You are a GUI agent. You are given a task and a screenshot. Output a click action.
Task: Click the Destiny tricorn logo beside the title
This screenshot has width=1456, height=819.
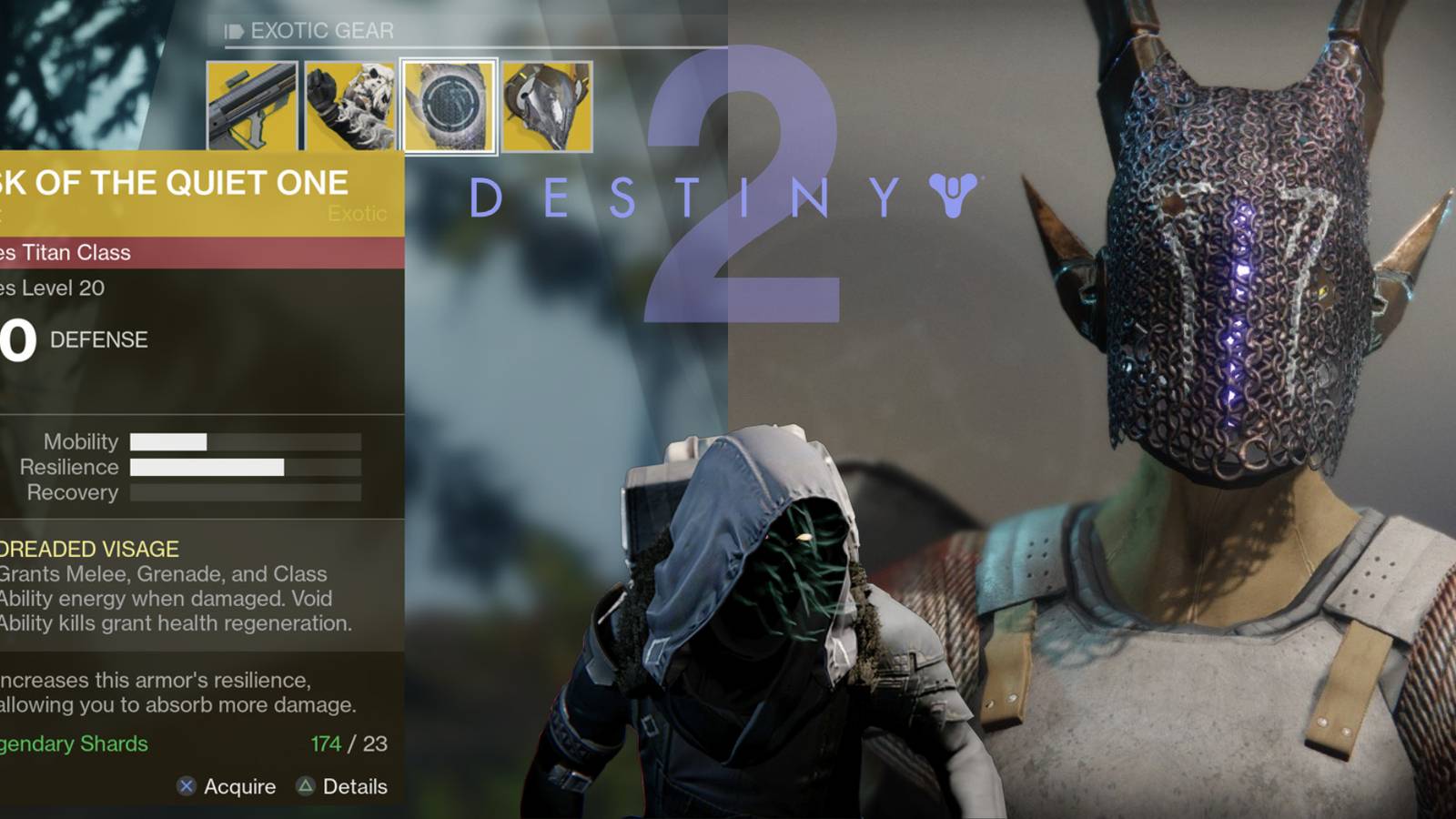coord(952,192)
